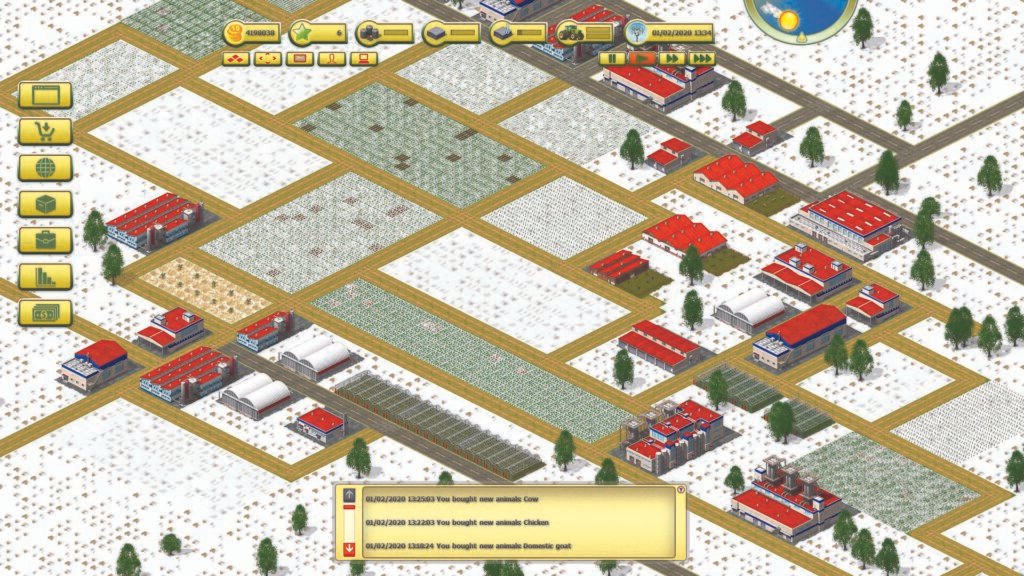The height and width of the screenshot is (576, 1024).
Task: Click the red diamond tiles toolbar button
Action: (236, 58)
